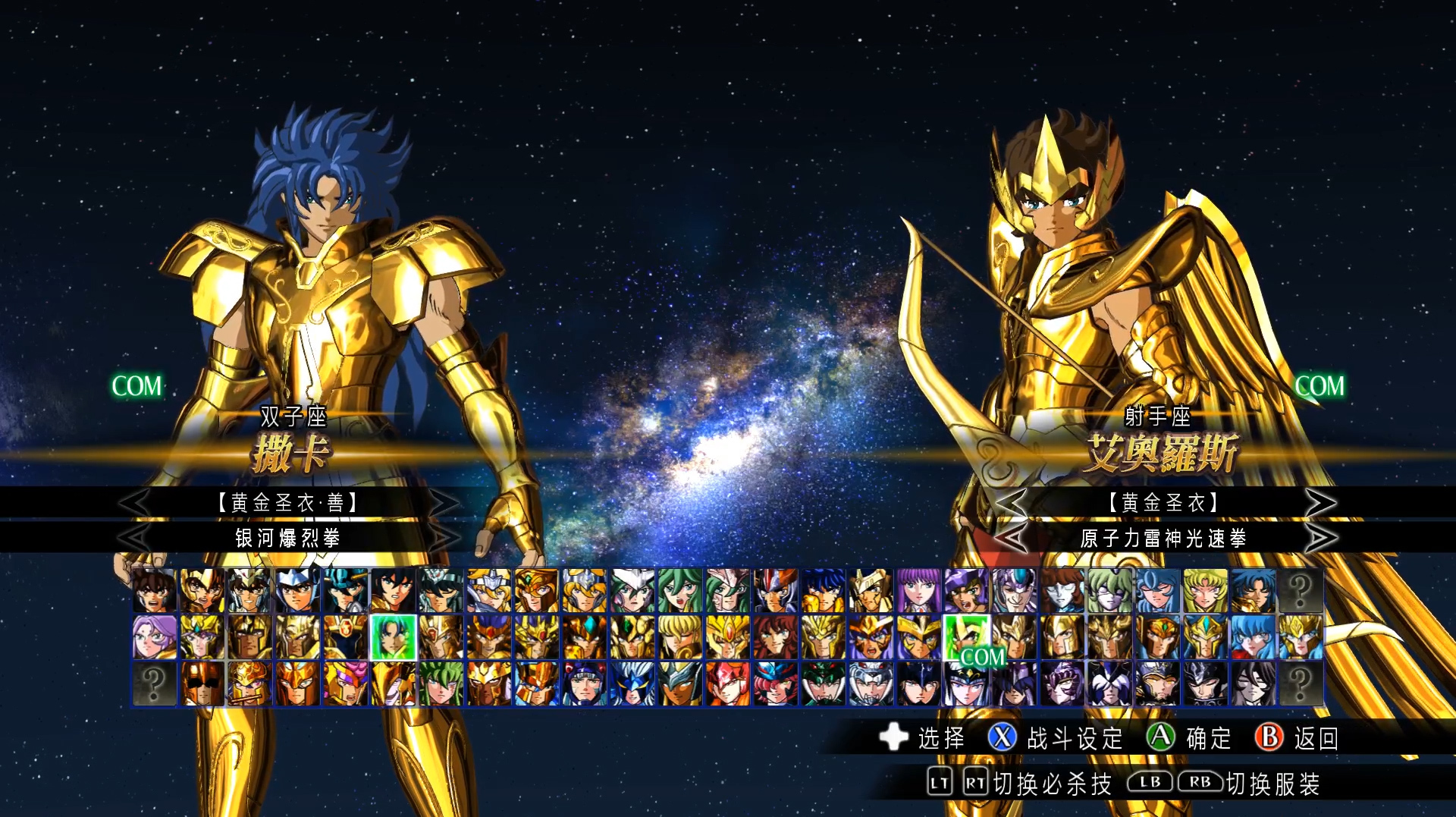Select the green-haired portrait in the bottom roster row
The height and width of the screenshot is (817, 1456).
[441, 683]
